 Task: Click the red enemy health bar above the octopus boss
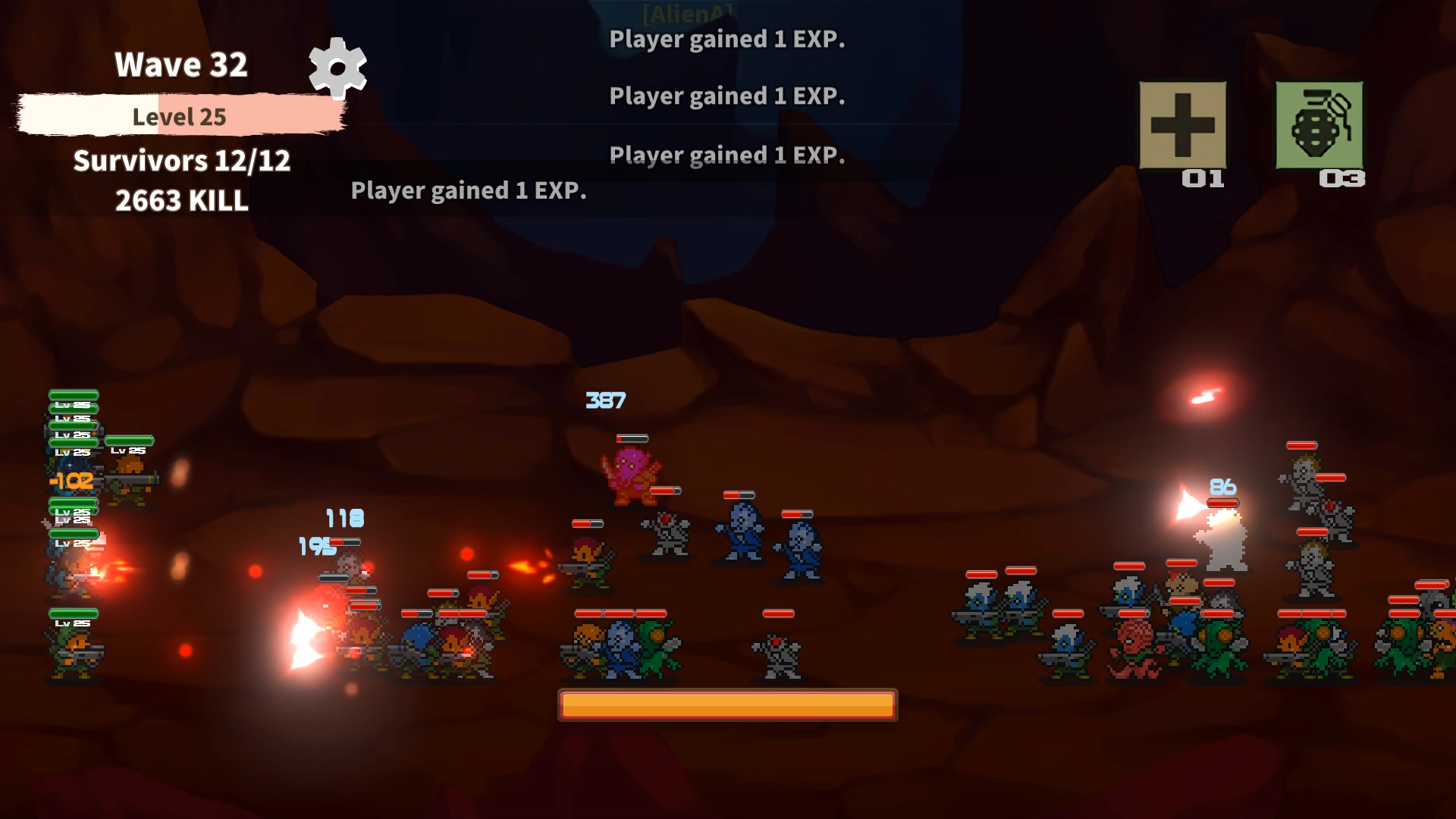632,438
